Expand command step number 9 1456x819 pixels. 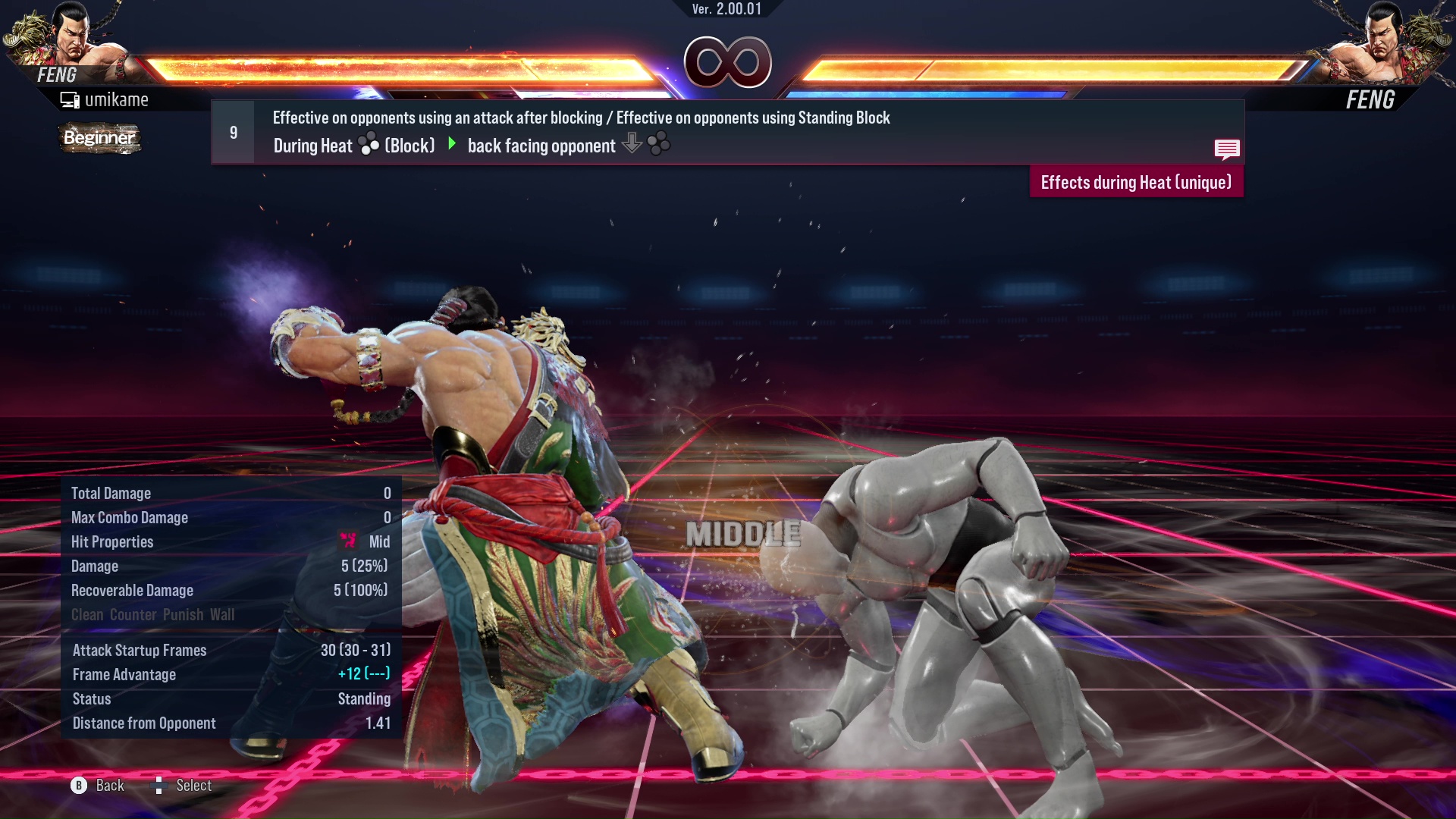232,131
